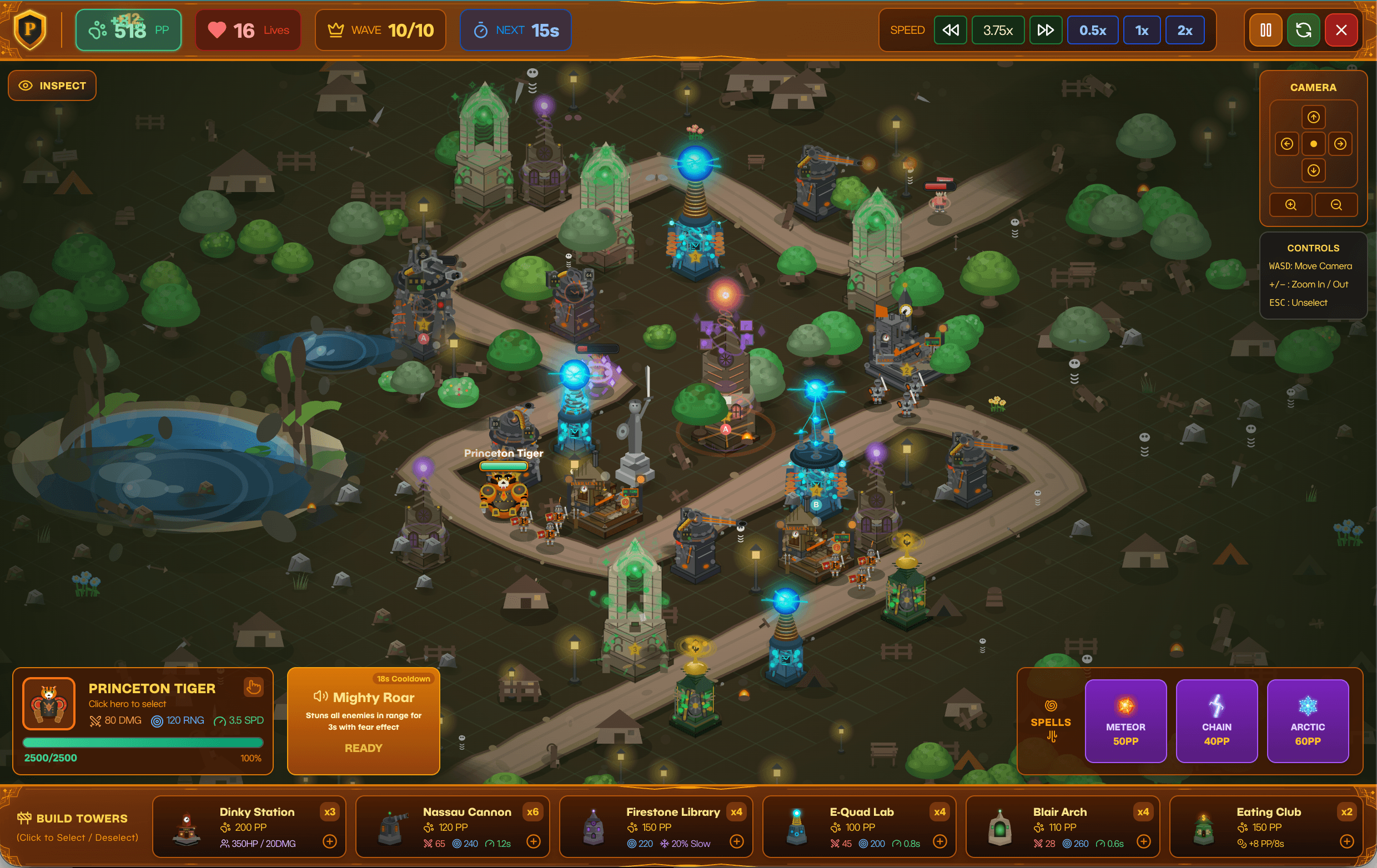Restart the level with the green refresh button

1303,31
